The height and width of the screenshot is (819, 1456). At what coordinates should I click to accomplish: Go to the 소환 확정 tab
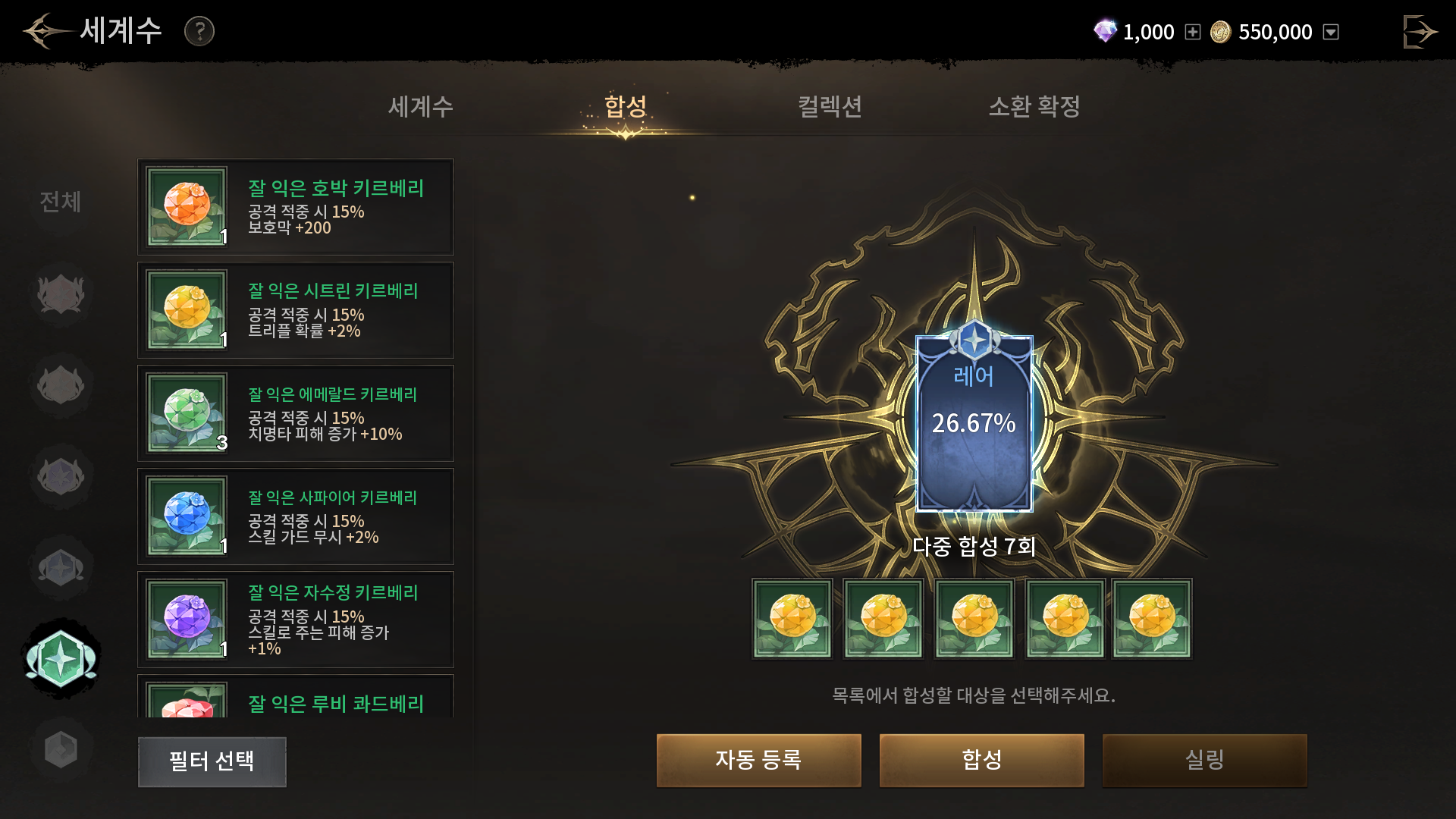(x=1034, y=107)
